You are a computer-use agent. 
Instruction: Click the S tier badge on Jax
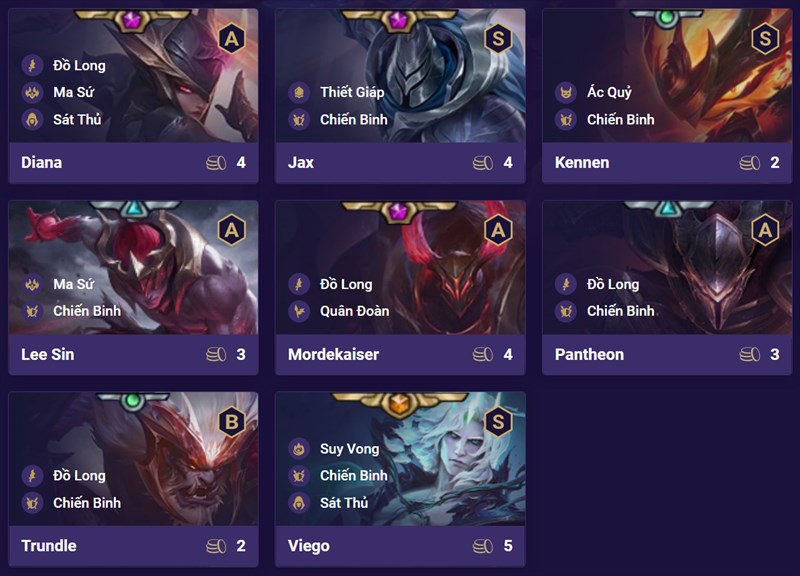pyautogui.click(x=498, y=39)
